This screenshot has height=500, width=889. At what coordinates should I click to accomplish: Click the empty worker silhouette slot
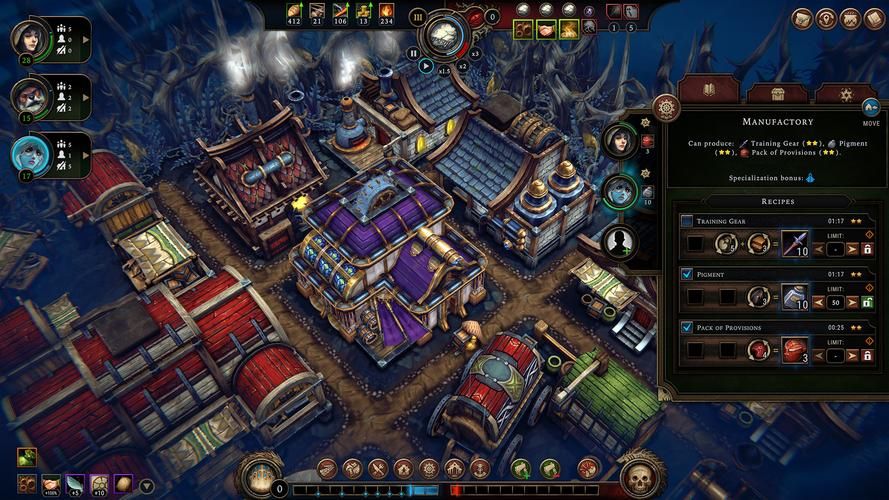(620, 240)
